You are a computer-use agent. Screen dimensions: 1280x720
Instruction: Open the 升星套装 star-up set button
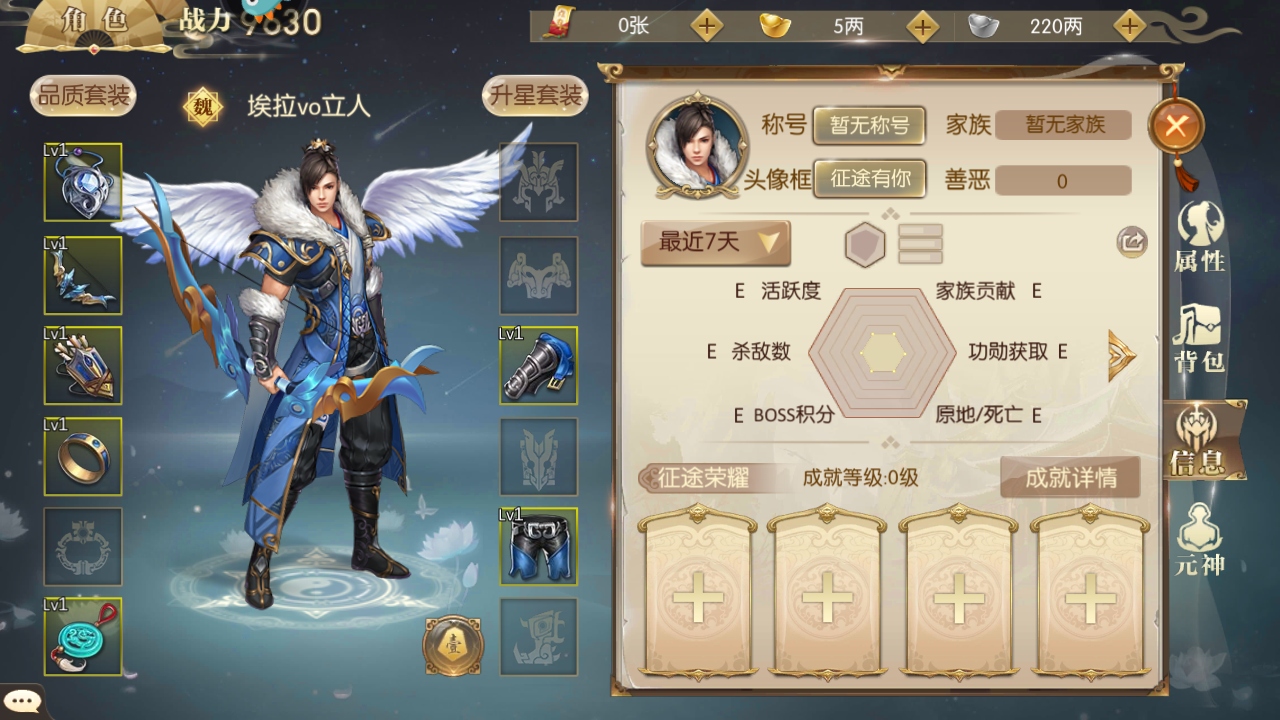click(534, 96)
